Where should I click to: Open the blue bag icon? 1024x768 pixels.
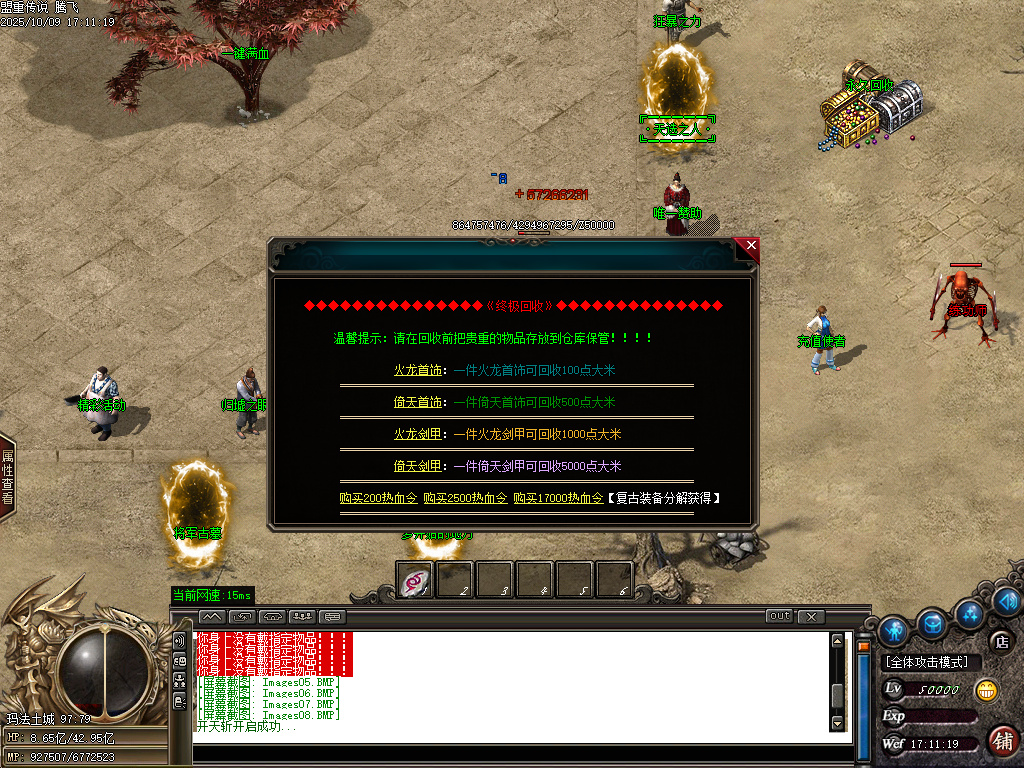(932, 624)
